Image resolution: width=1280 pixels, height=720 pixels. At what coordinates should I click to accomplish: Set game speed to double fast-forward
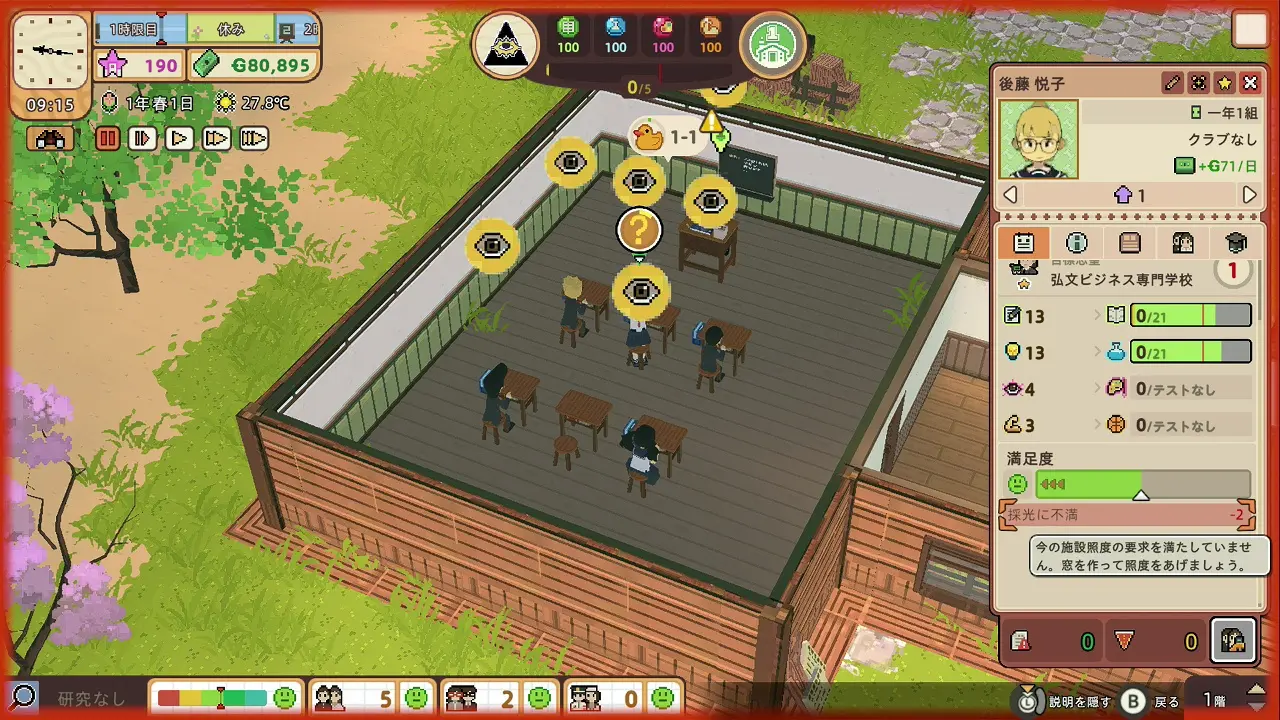(216, 139)
